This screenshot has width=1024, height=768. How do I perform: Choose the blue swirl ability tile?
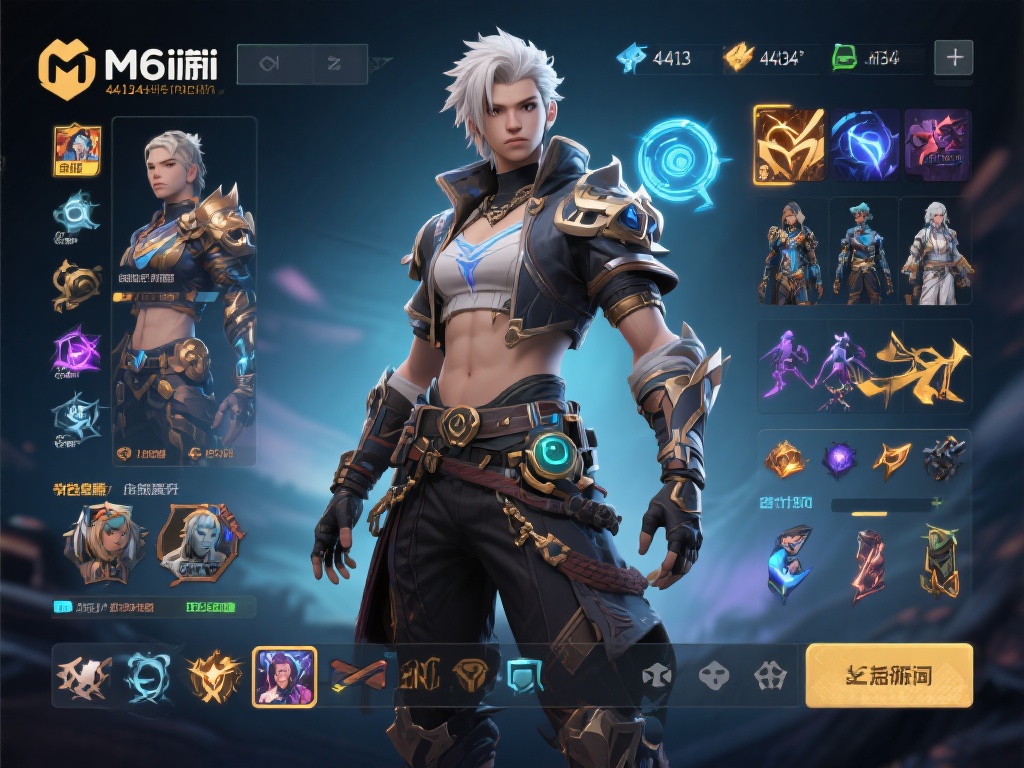click(x=864, y=145)
